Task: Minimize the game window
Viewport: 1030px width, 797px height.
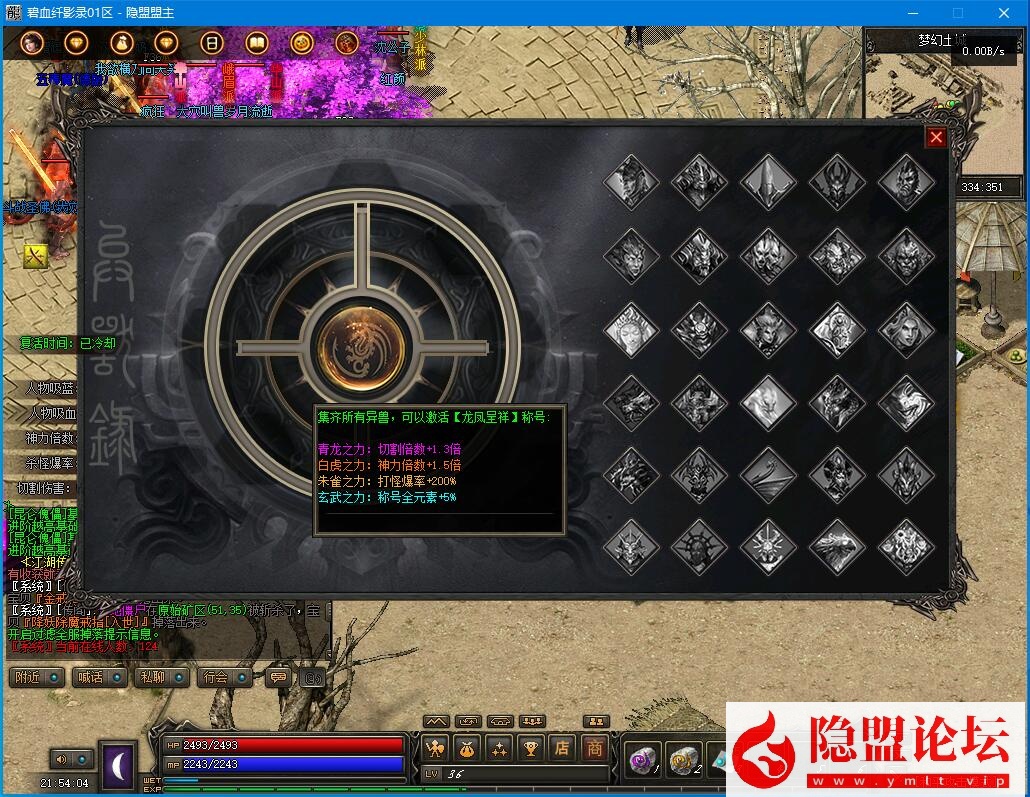Action: click(911, 12)
